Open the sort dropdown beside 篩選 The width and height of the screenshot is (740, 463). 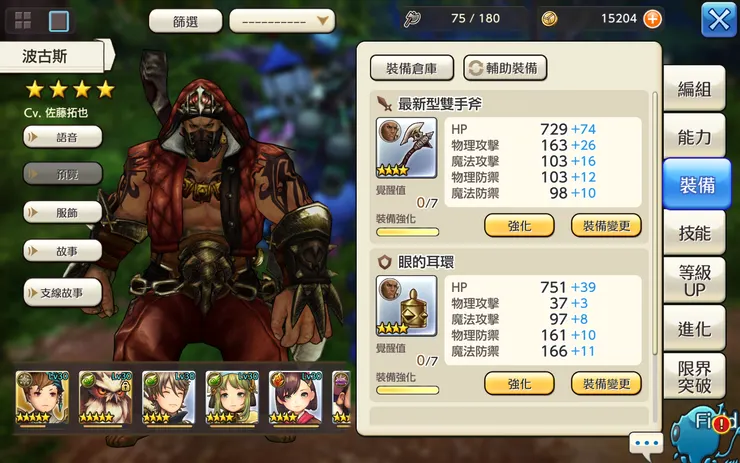(282, 21)
